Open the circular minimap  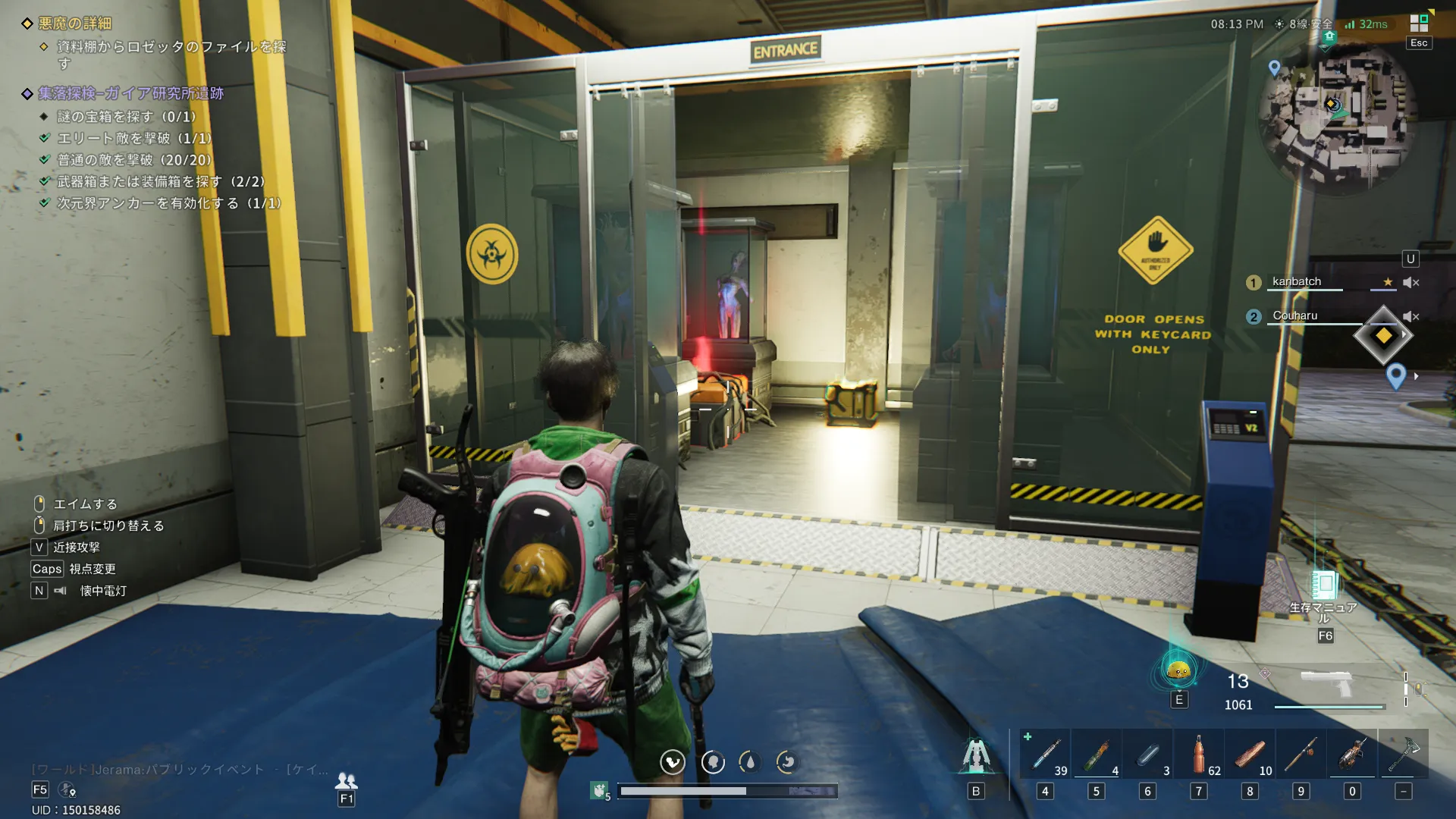coord(1337,115)
